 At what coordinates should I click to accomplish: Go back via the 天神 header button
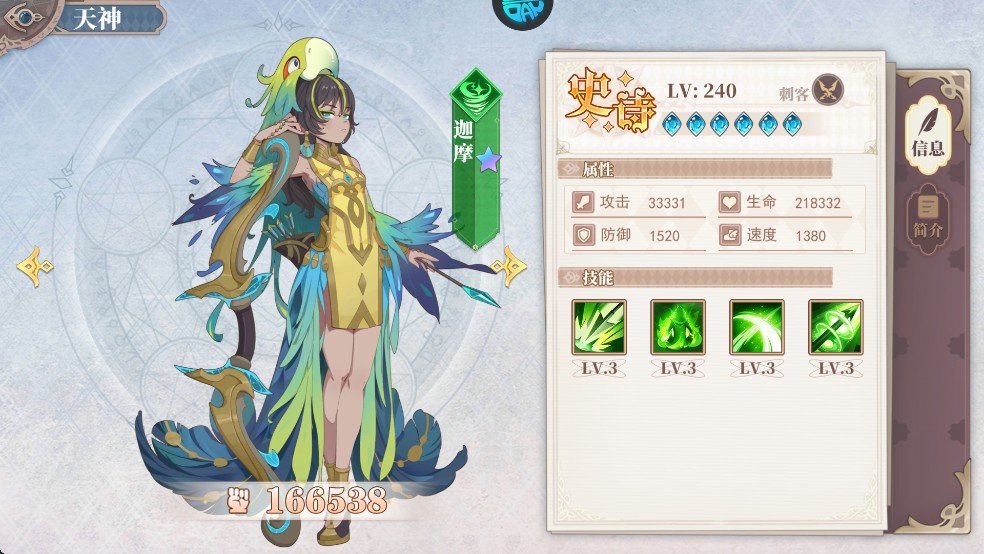85,19
